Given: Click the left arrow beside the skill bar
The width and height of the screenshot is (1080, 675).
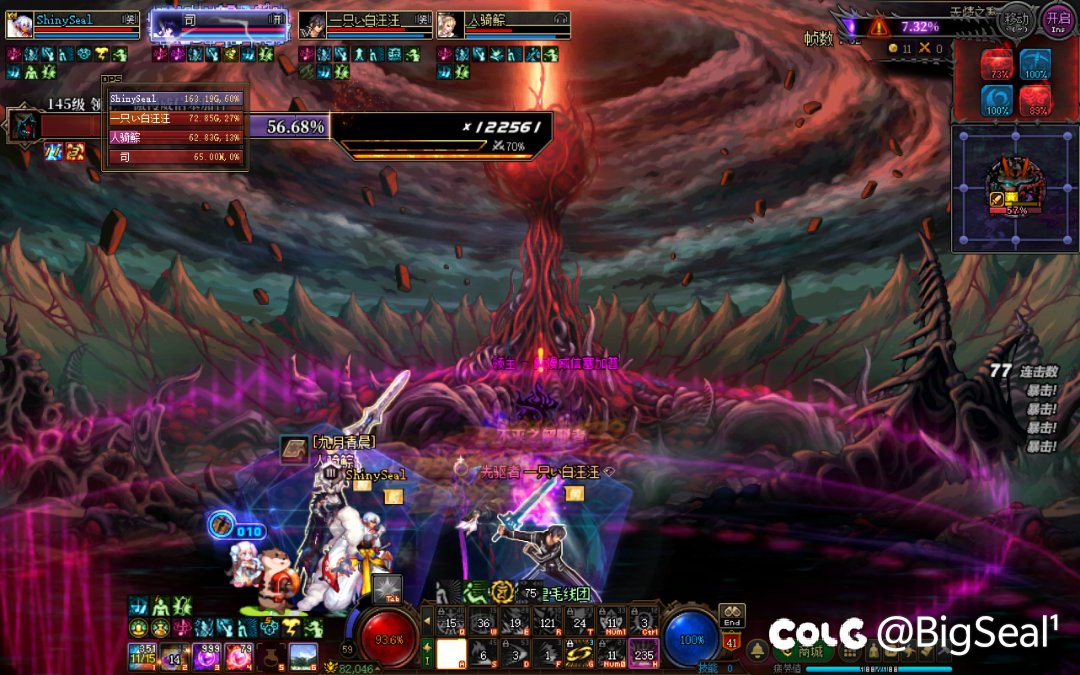Looking at the screenshot, I should pos(427,622).
